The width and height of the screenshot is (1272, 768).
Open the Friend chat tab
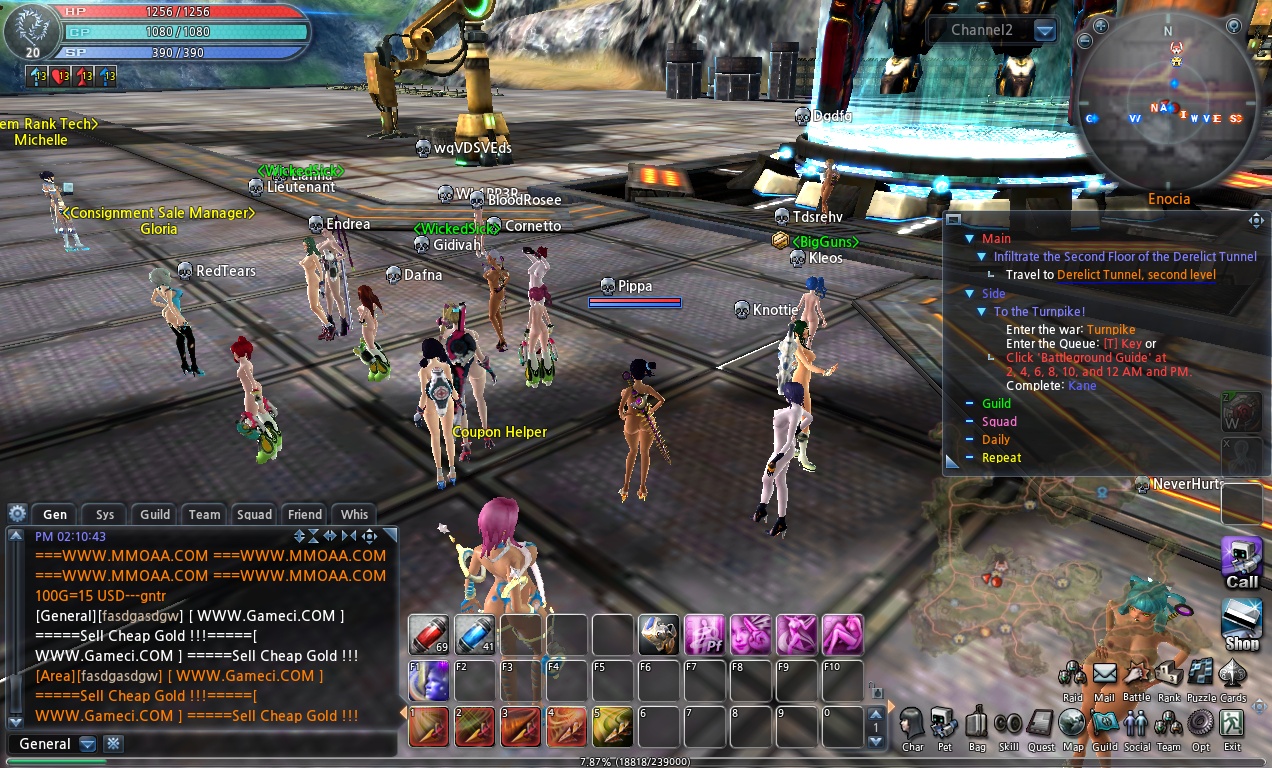click(305, 514)
